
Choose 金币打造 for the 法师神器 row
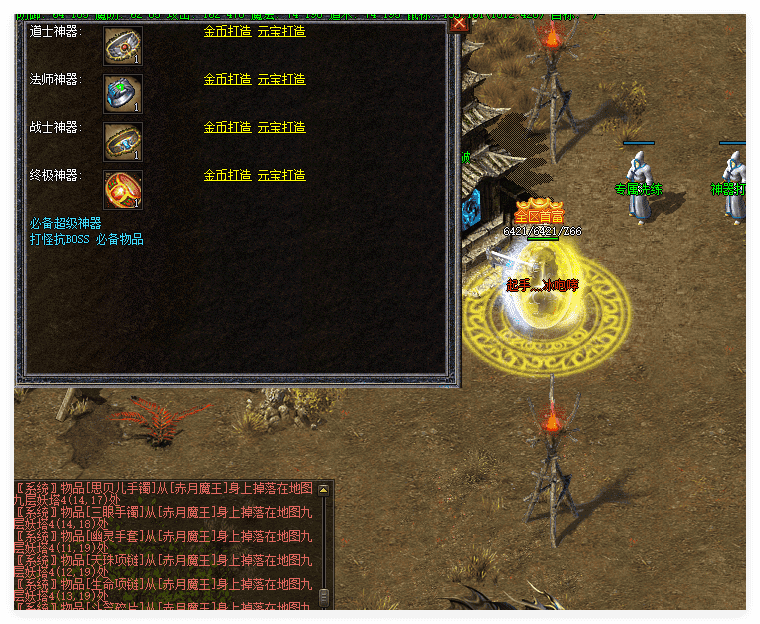[x=227, y=79]
